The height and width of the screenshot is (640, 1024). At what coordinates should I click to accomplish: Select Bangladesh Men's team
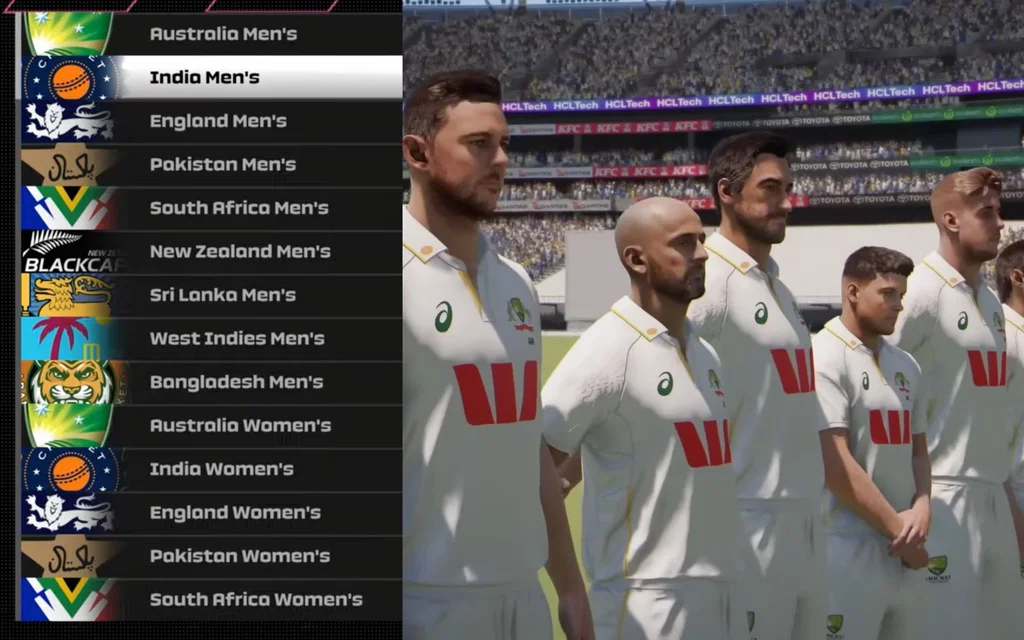click(236, 382)
